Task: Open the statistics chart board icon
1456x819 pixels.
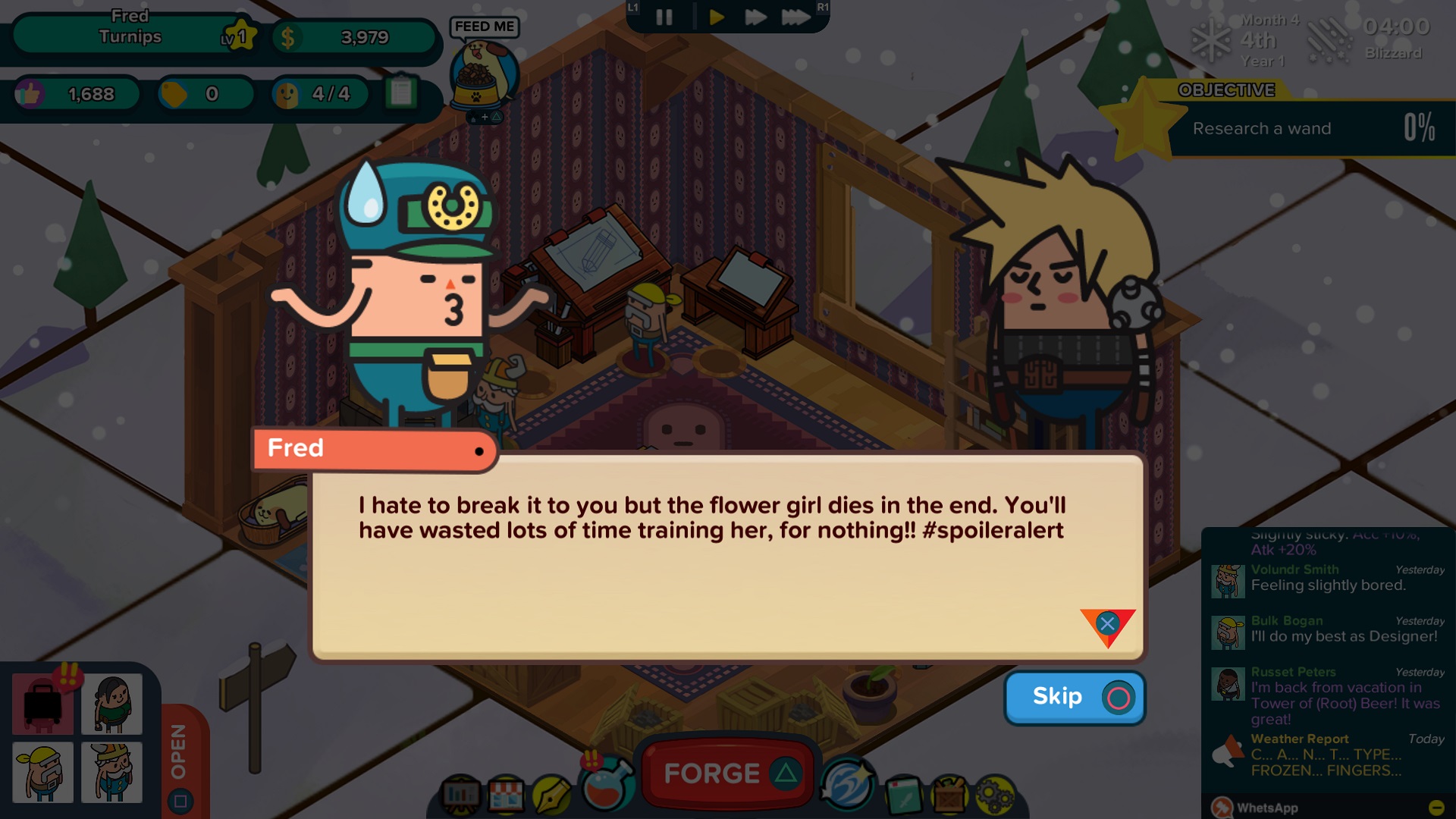Action: pyautogui.click(x=460, y=795)
